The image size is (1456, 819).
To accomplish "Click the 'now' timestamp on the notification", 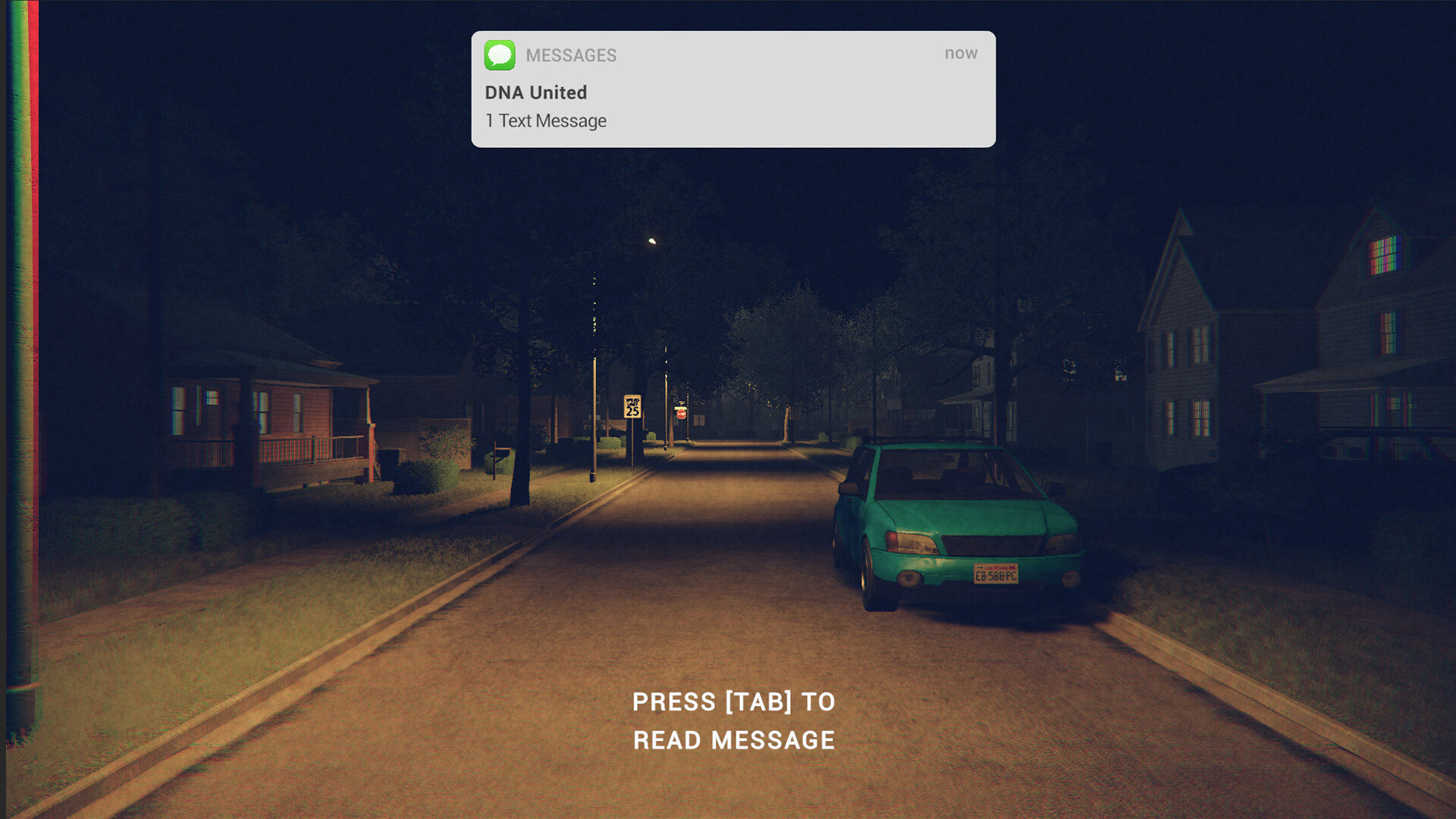I will pos(961,53).
